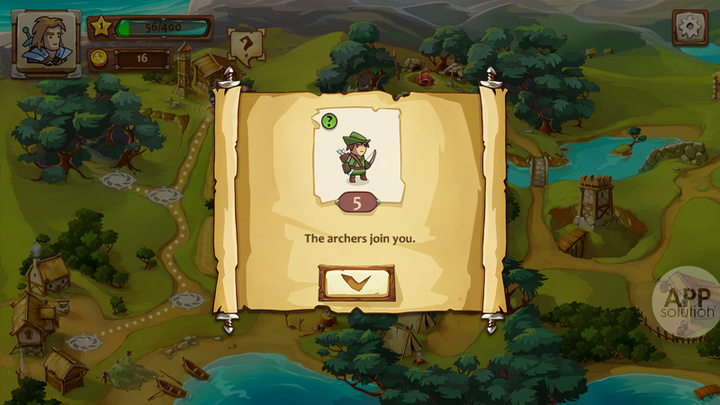
Task: Select the hero portrait
Action: 46,43
